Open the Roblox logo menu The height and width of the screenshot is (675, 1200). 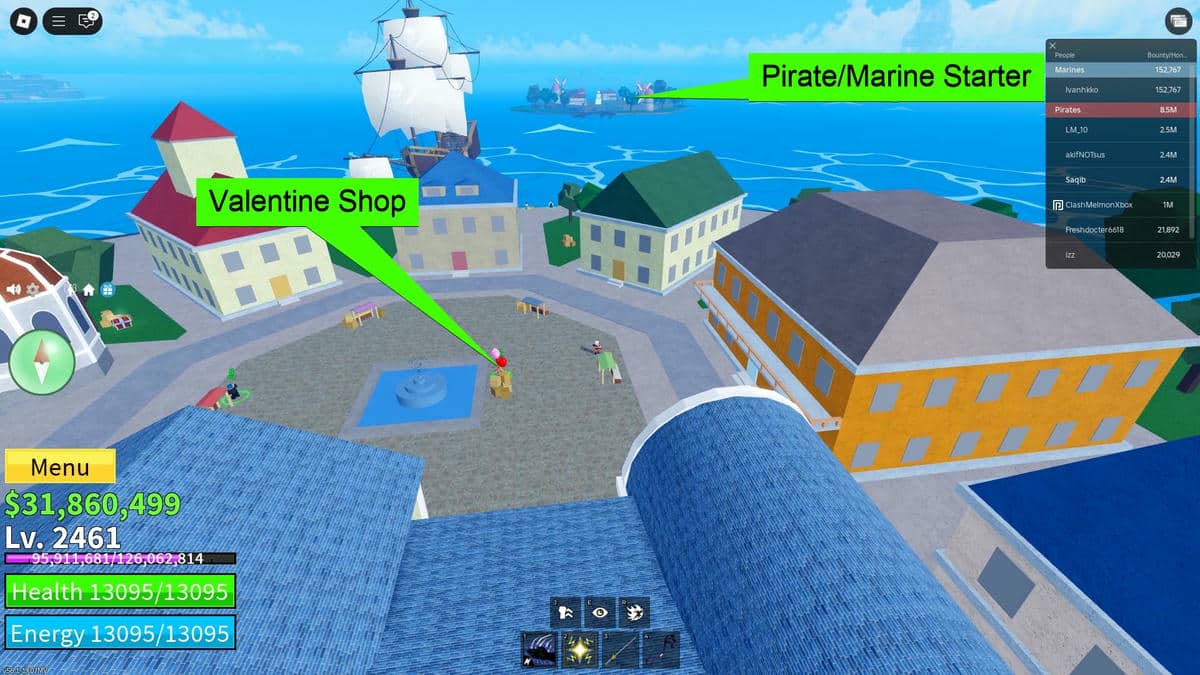[22, 20]
